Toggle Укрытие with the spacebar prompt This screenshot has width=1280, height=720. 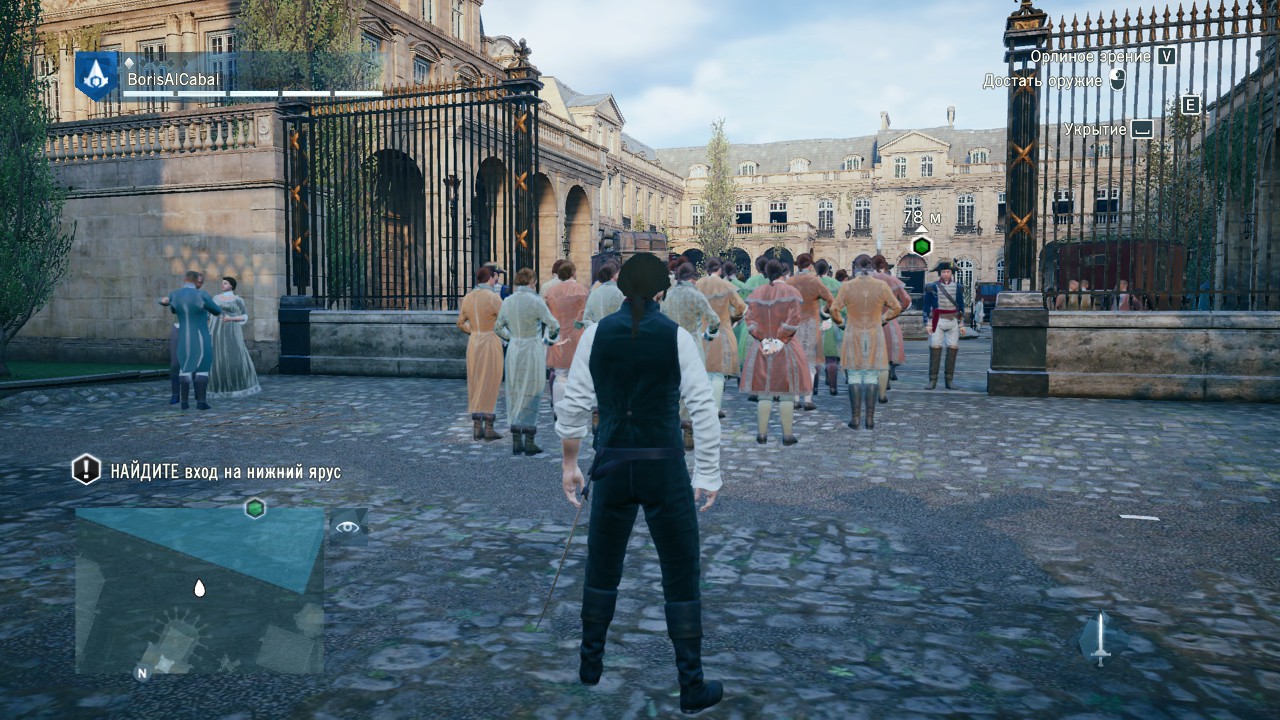pyautogui.click(x=1142, y=130)
